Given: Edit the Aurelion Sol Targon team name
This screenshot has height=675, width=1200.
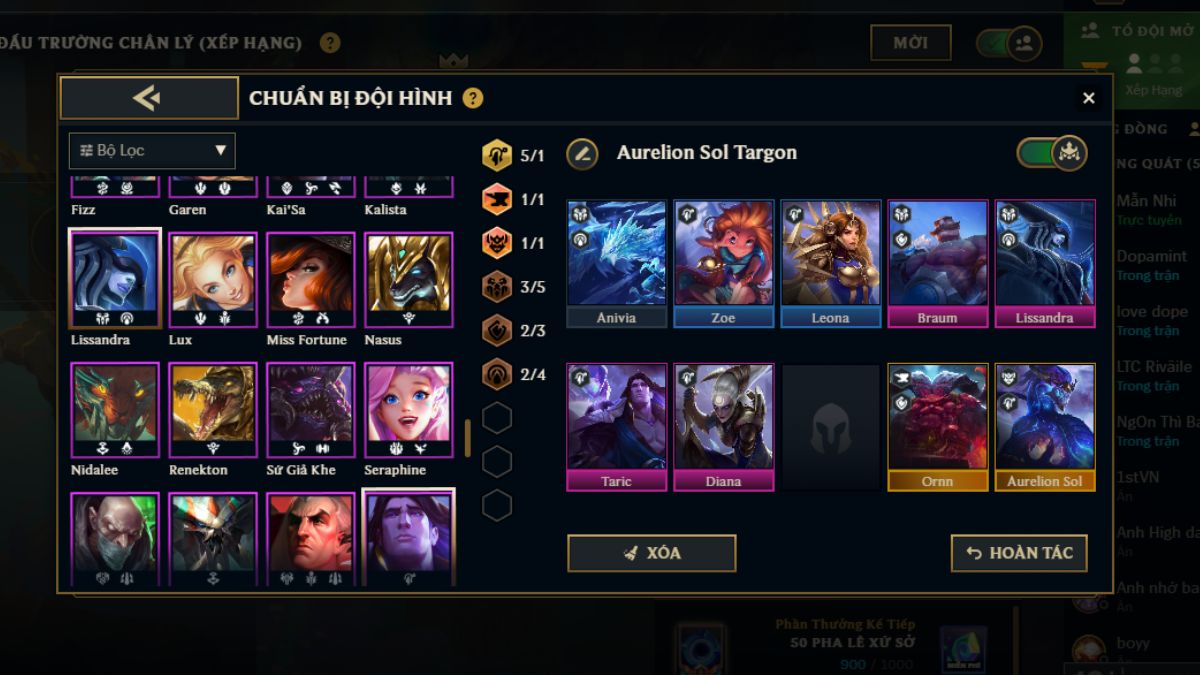Looking at the screenshot, I should (582, 153).
